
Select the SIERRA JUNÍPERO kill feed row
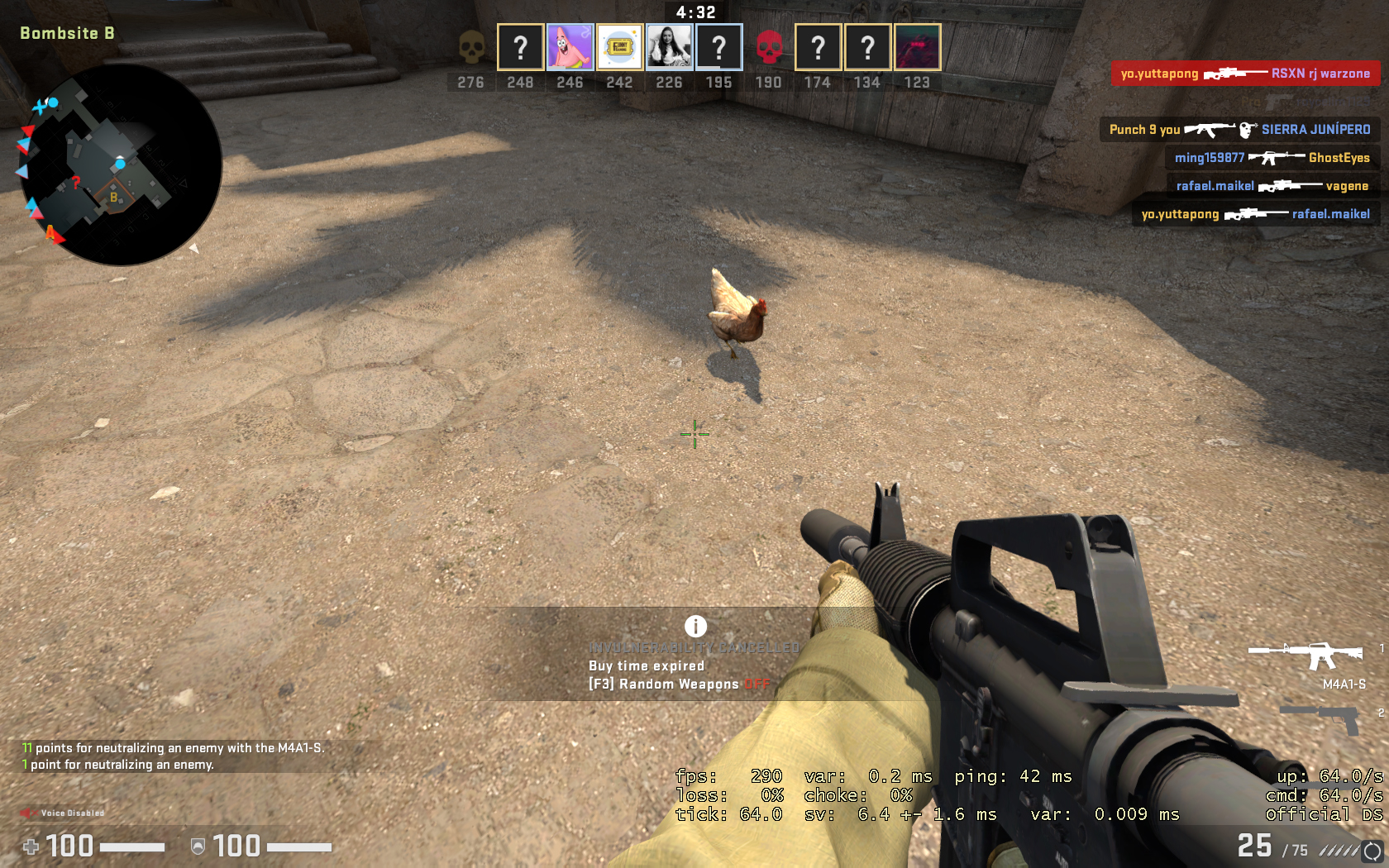point(1239,130)
